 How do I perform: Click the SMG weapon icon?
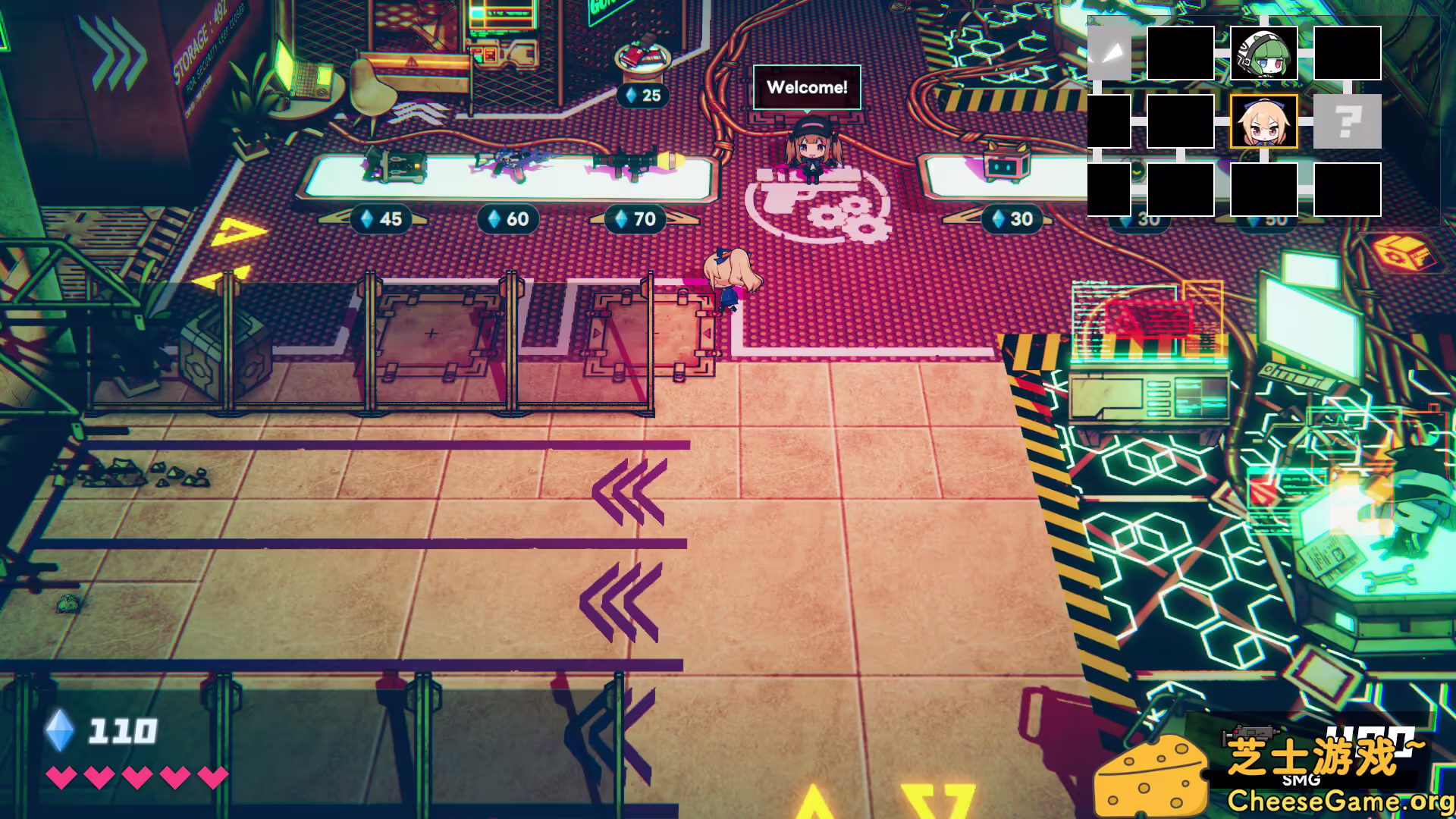coord(1250,736)
